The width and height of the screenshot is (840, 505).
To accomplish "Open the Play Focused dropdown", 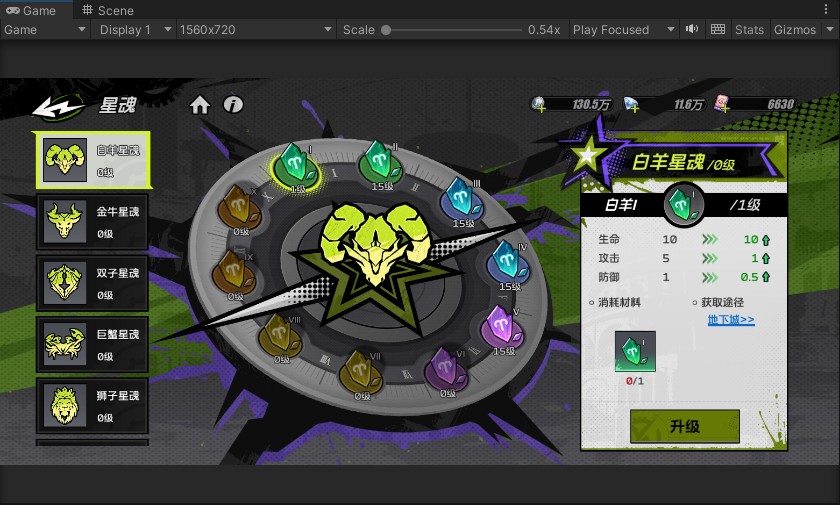I will (624, 30).
